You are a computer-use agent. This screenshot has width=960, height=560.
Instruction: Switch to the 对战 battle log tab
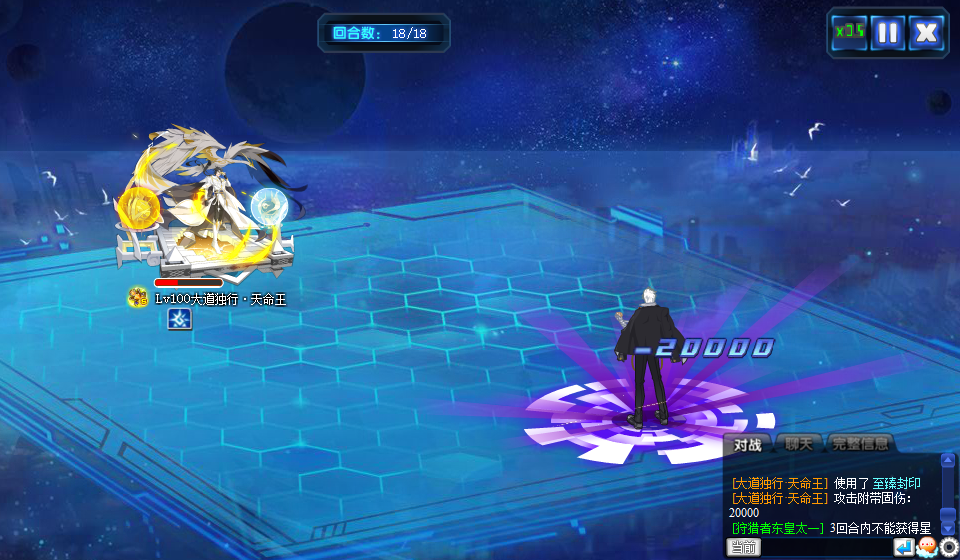pyautogui.click(x=747, y=444)
